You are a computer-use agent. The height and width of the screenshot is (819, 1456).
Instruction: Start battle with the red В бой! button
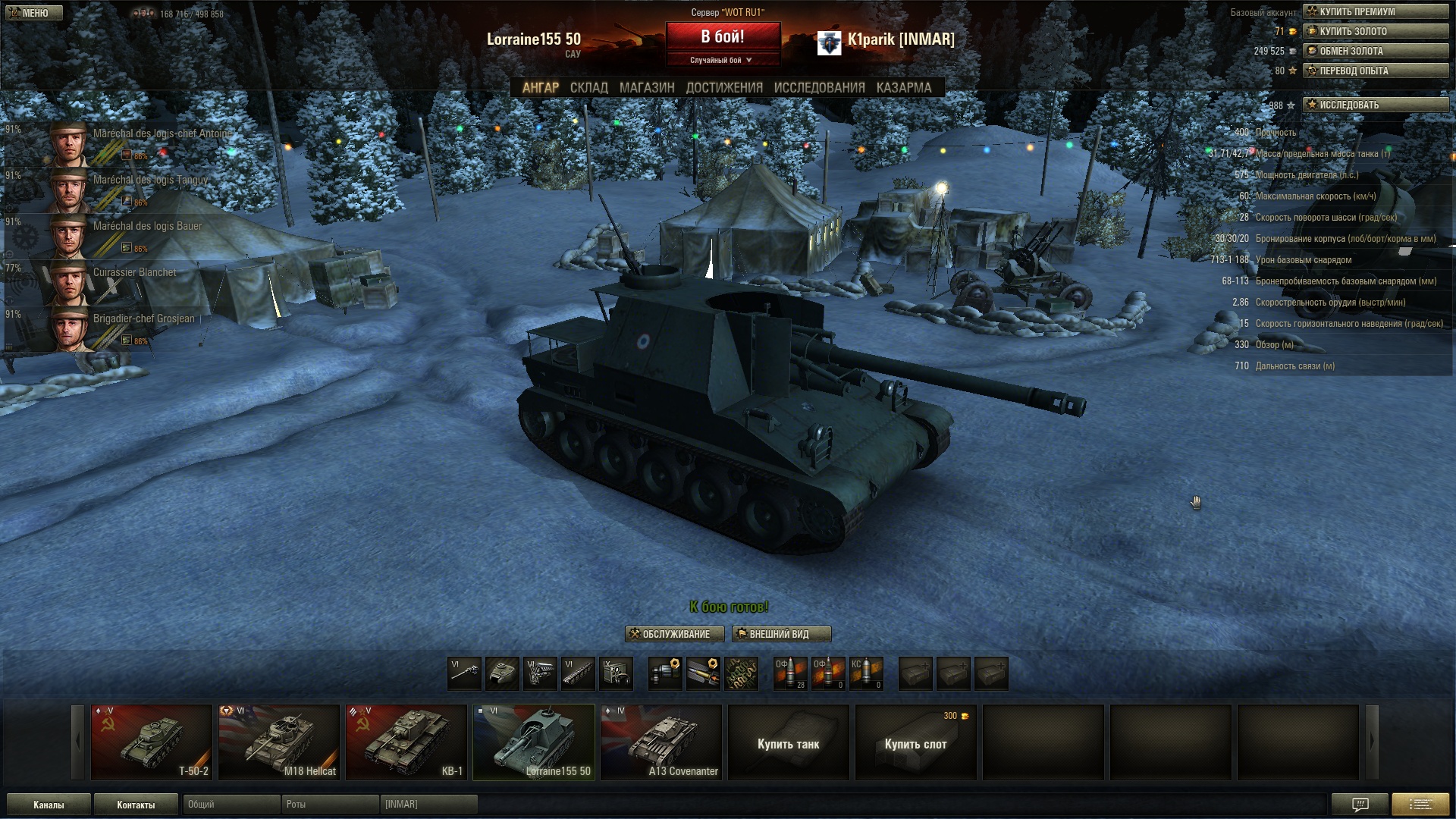tap(723, 36)
